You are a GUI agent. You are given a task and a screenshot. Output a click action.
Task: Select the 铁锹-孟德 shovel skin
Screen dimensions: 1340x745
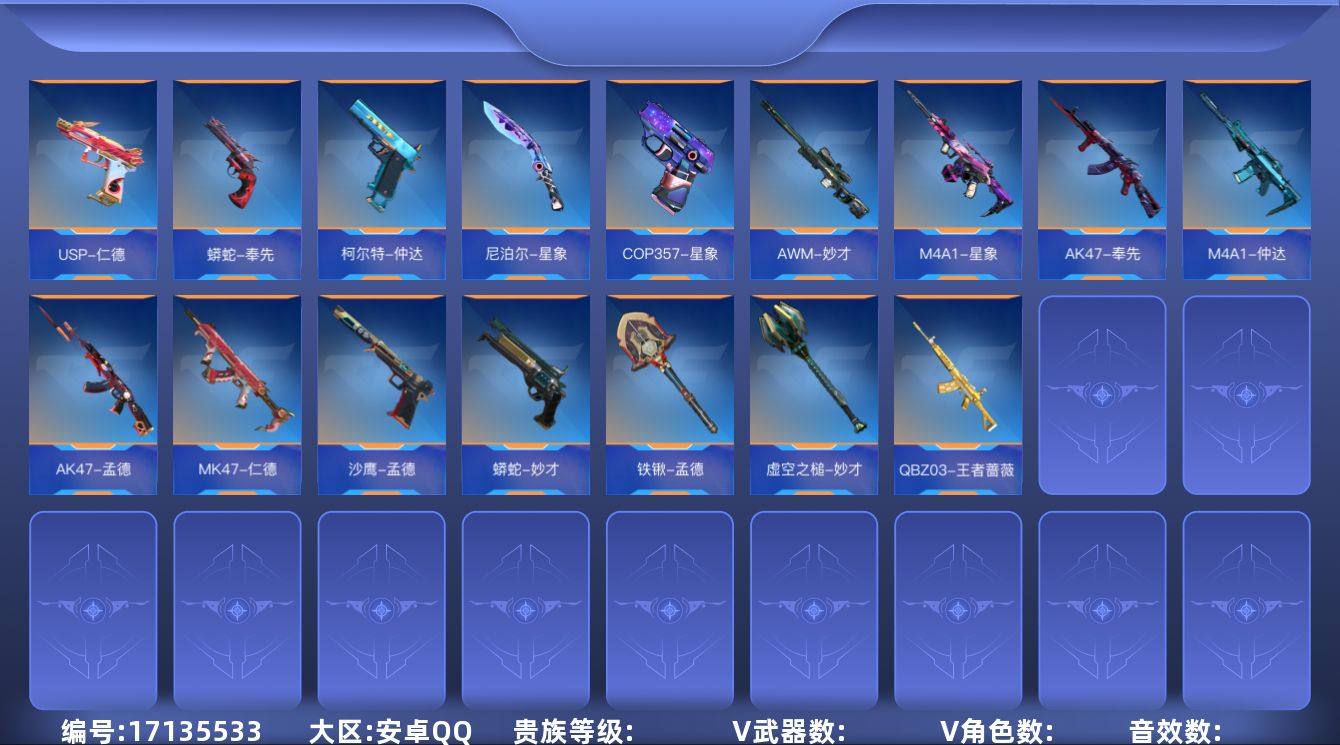click(x=669, y=392)
